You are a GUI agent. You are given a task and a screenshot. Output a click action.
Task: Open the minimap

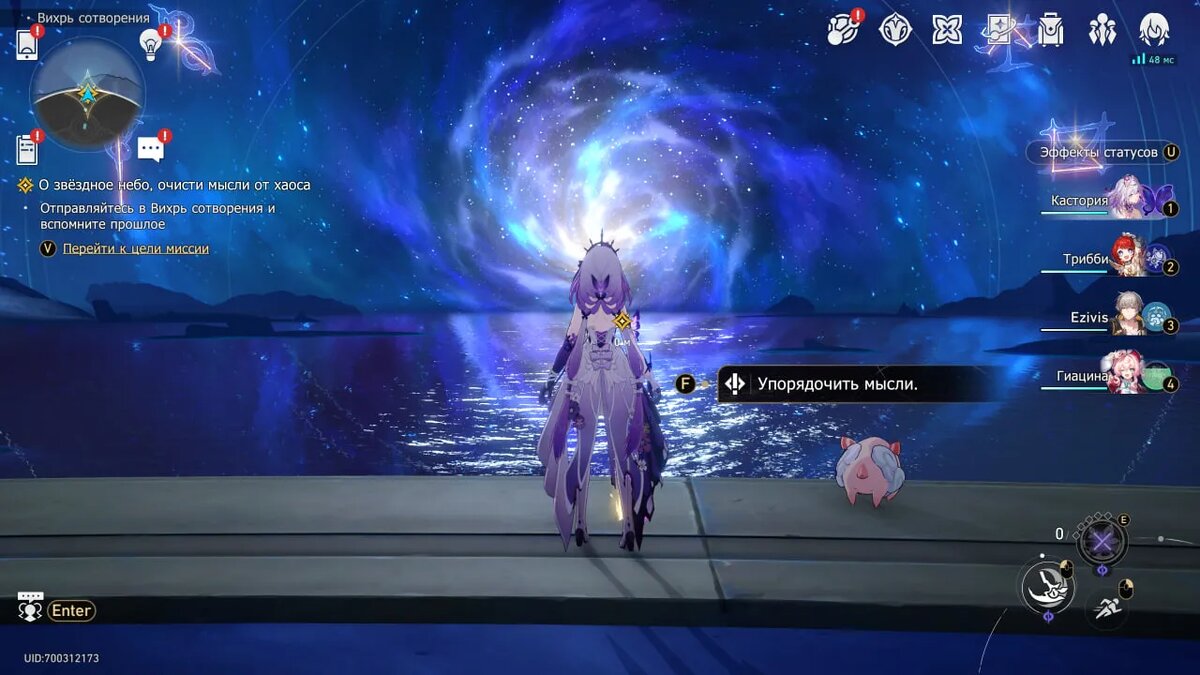(87, 94)
